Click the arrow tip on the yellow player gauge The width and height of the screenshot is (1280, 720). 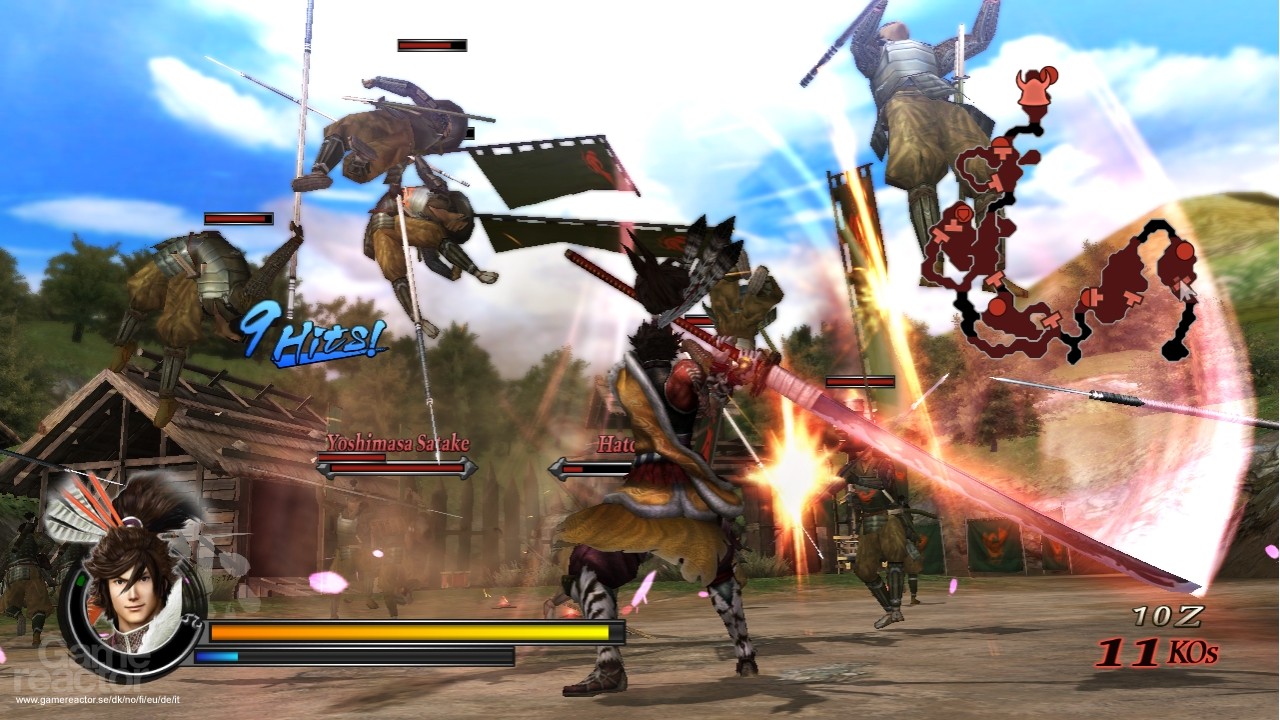(x=612, y=634)
